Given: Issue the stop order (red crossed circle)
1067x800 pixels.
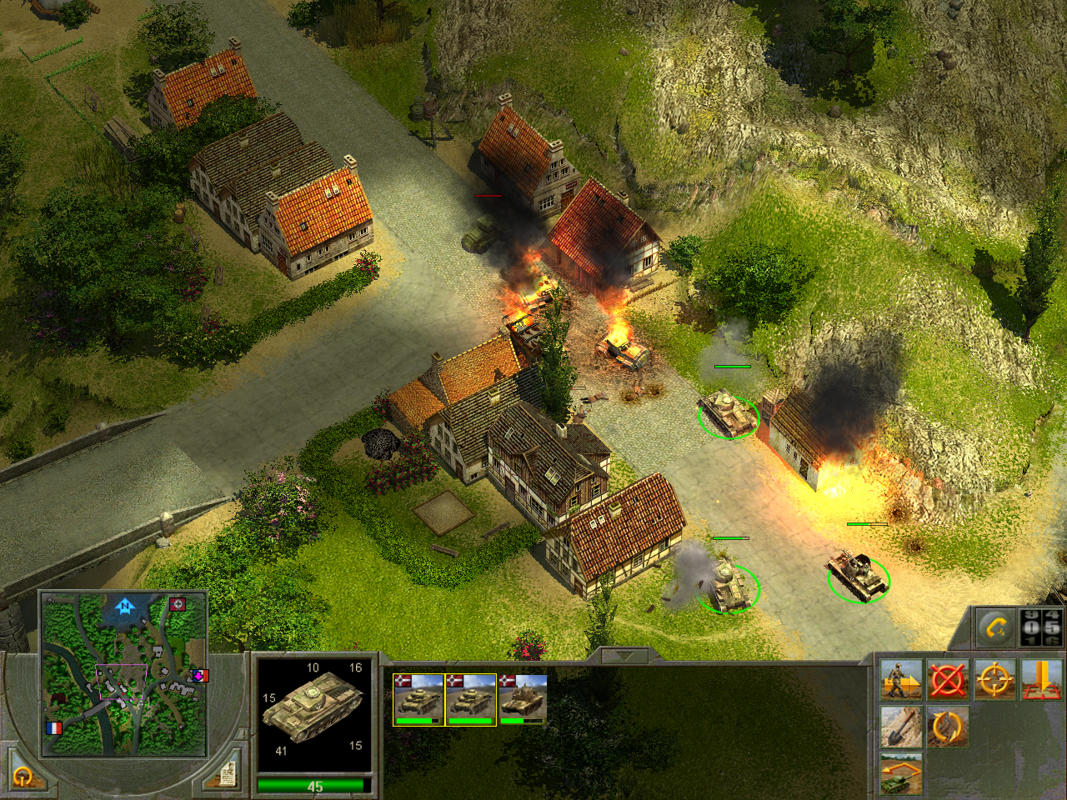Looking at the screenshot, I should tap(947, 680).
